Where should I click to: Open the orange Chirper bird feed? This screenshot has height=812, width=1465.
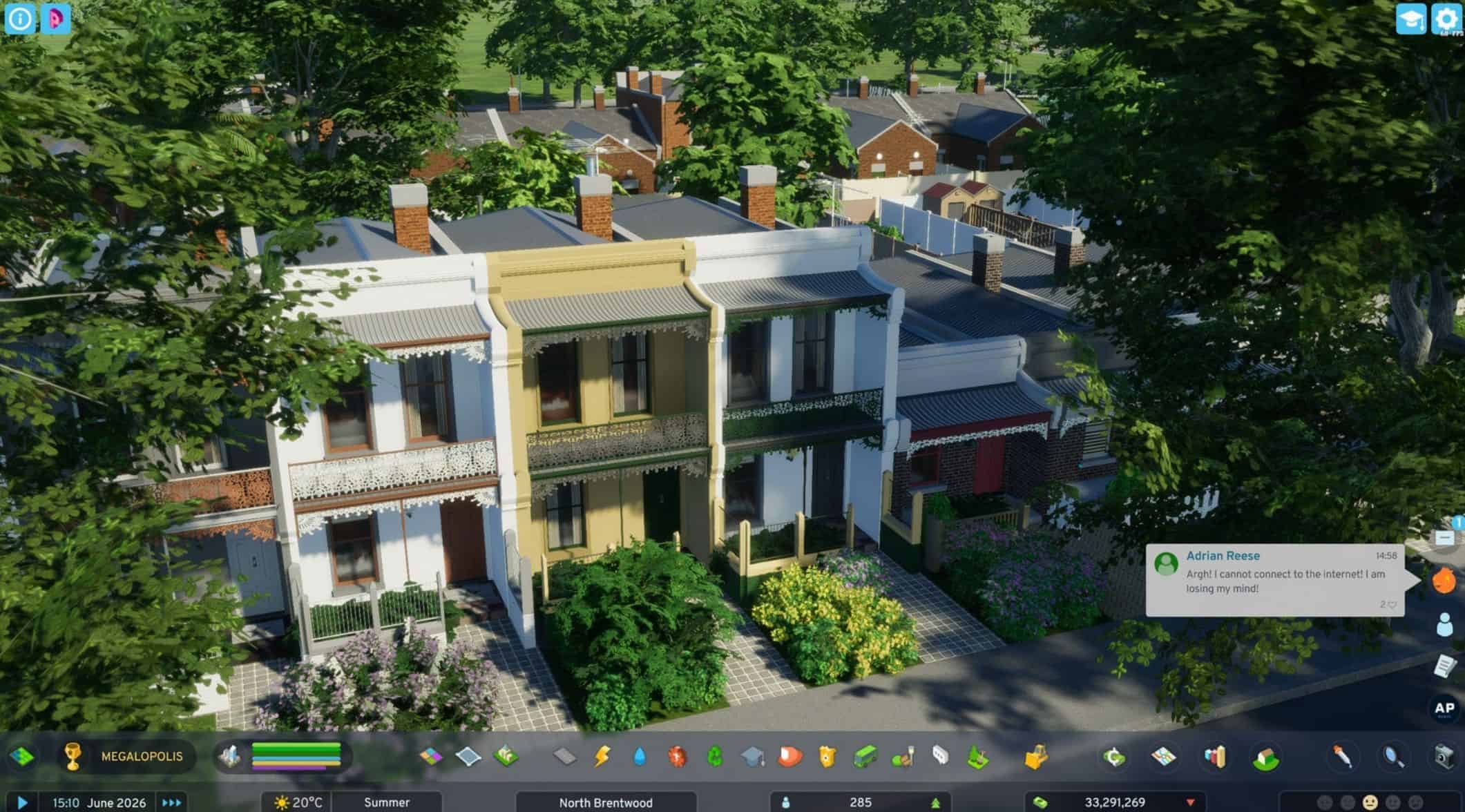click(1444, 580)
